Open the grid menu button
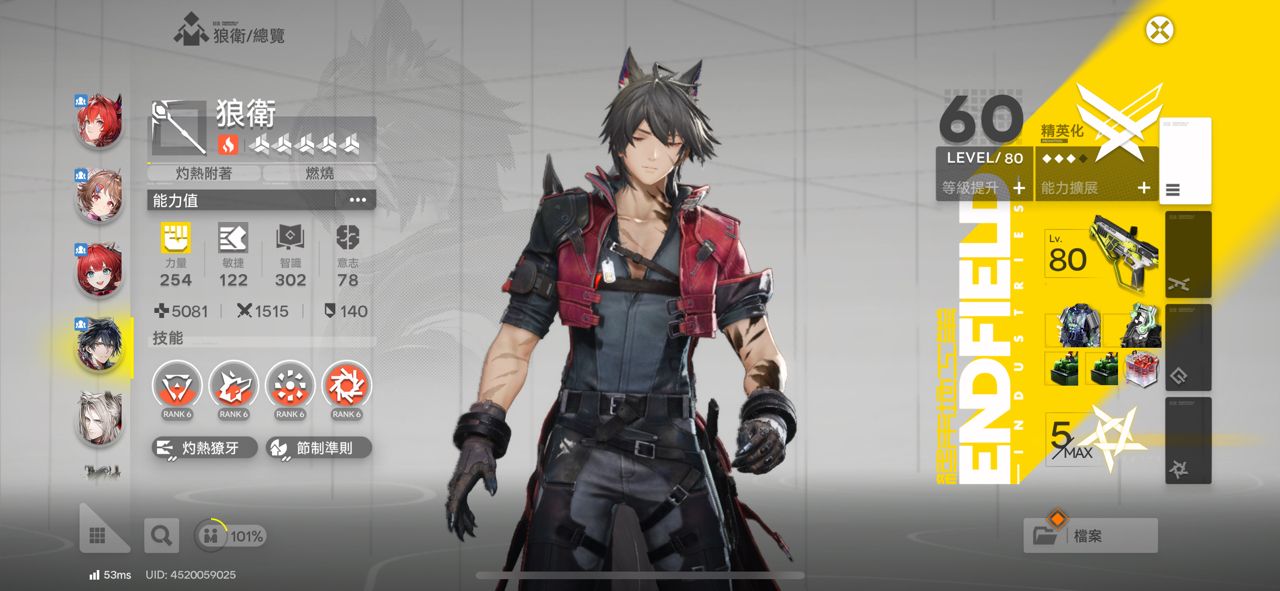The width and height of the screenshot is (1280, 591). (x=98, y=536)
